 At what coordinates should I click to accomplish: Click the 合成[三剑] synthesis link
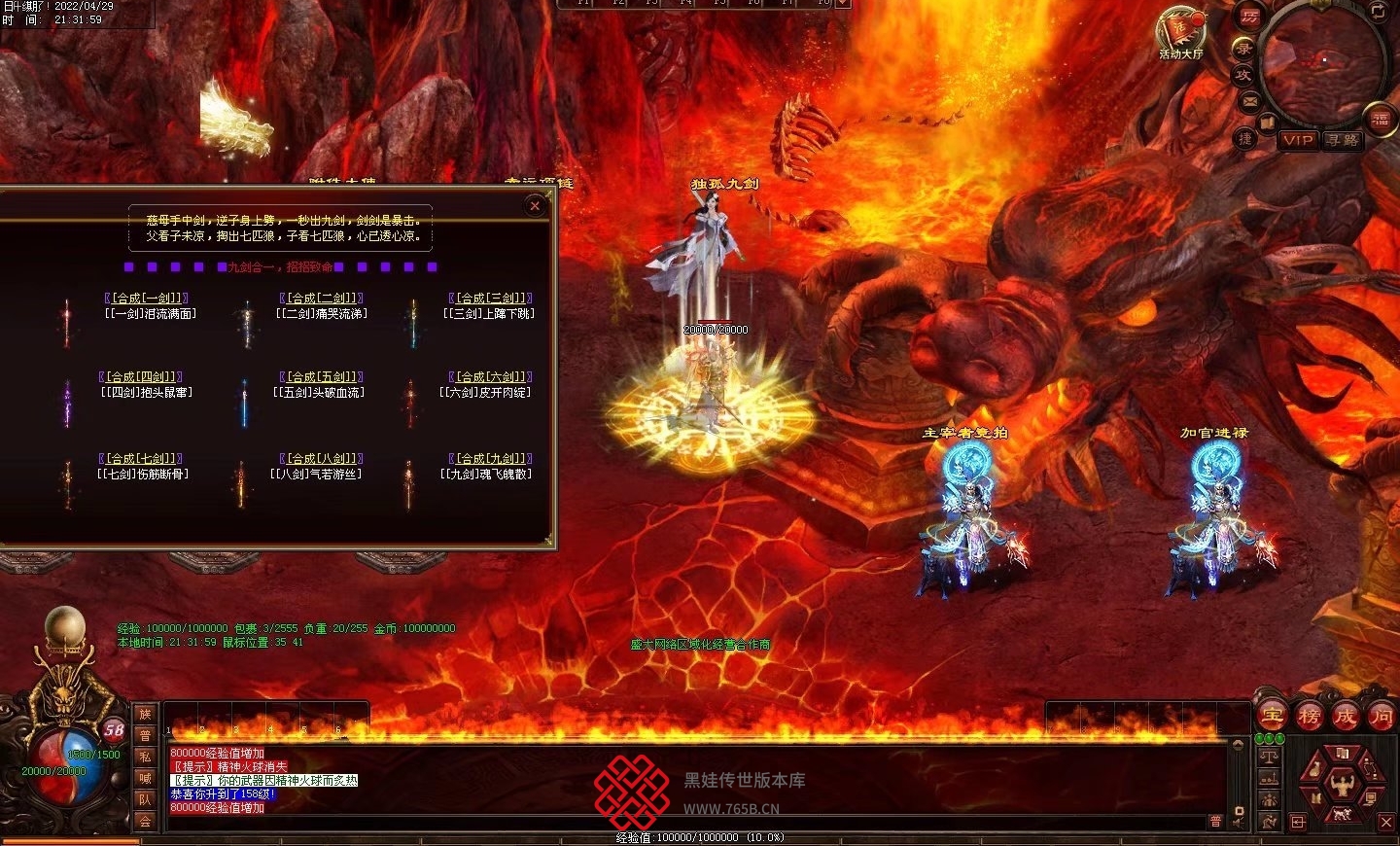[490, 298]
